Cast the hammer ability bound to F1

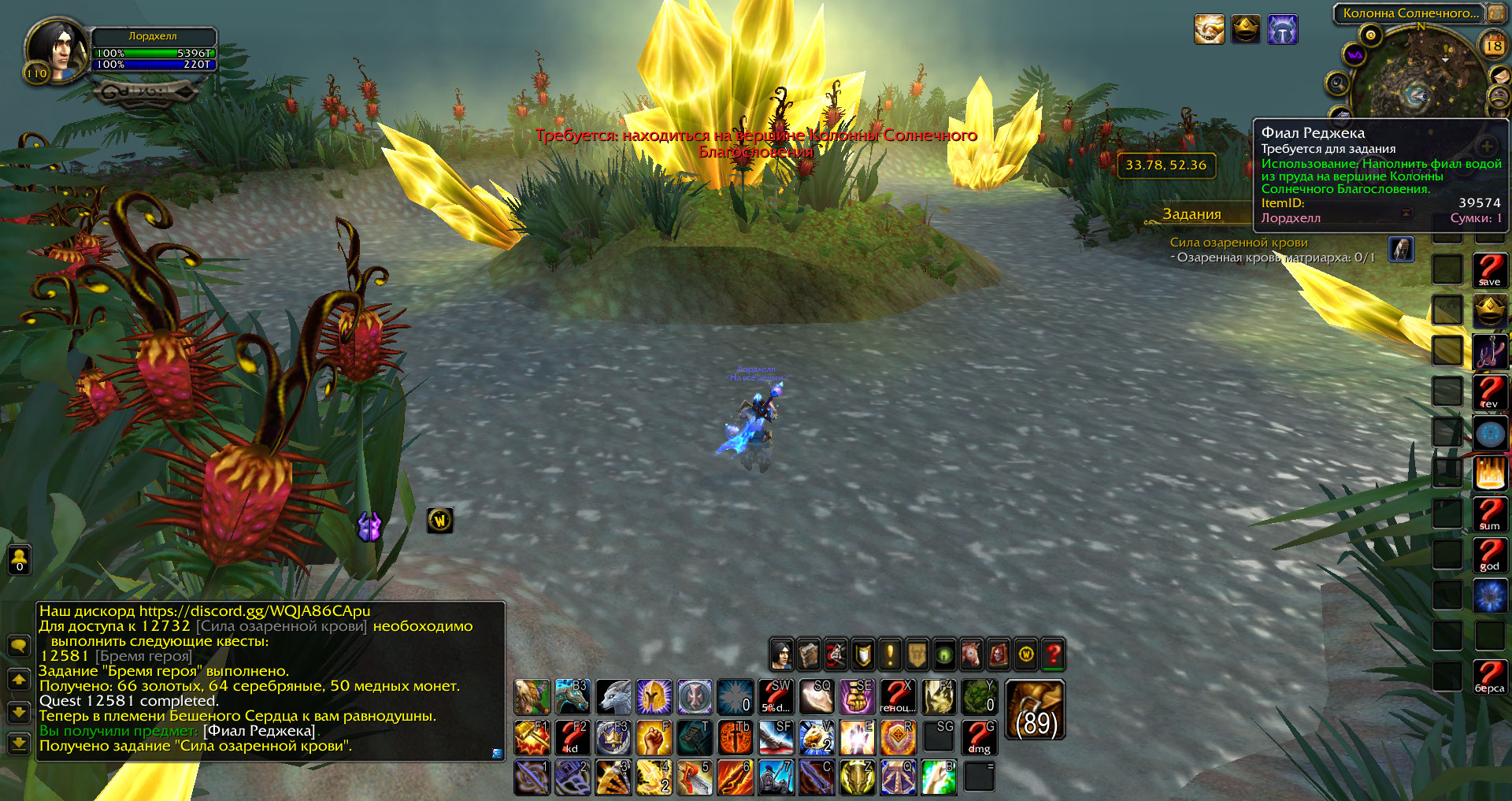point(532,737)
